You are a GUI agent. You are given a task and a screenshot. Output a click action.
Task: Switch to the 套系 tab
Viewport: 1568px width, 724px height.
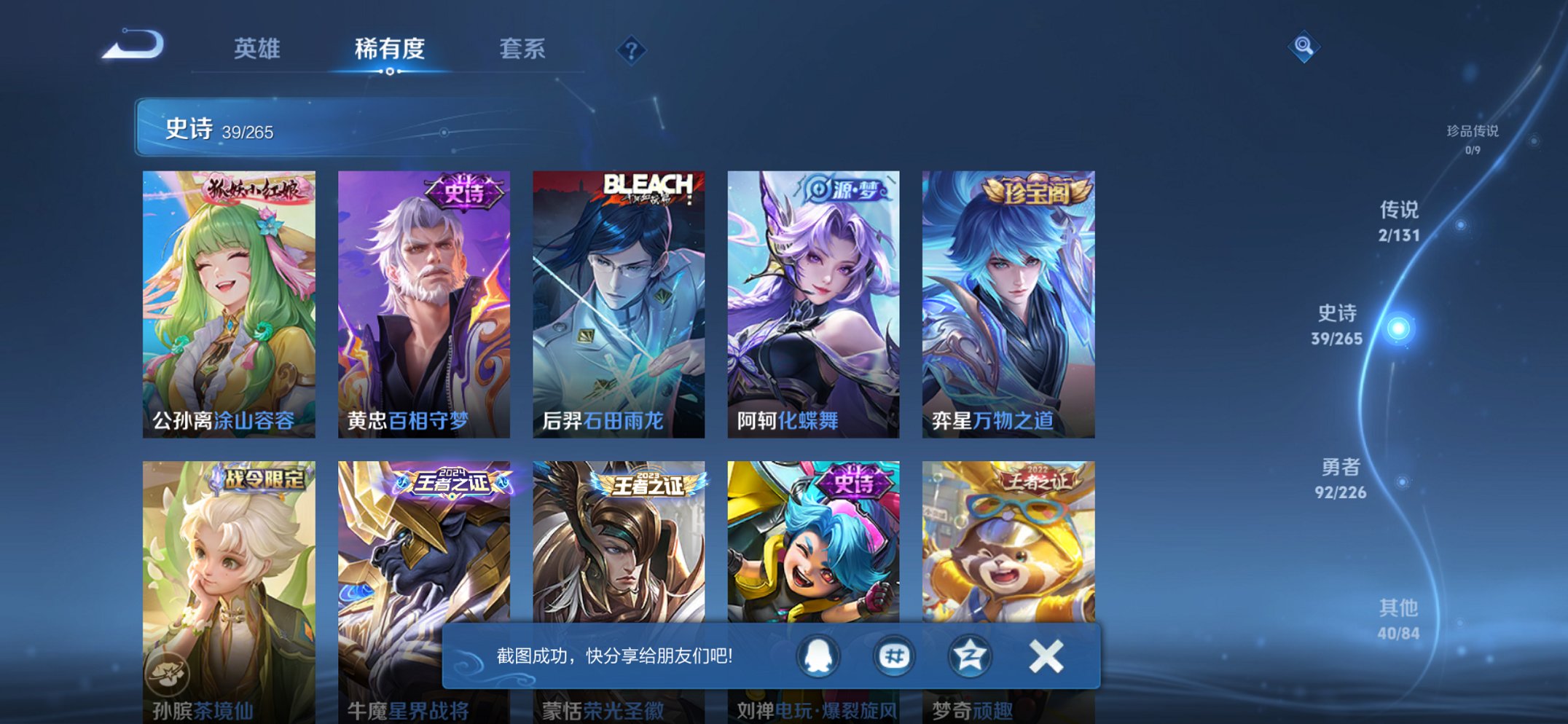(x=522, y=50)
